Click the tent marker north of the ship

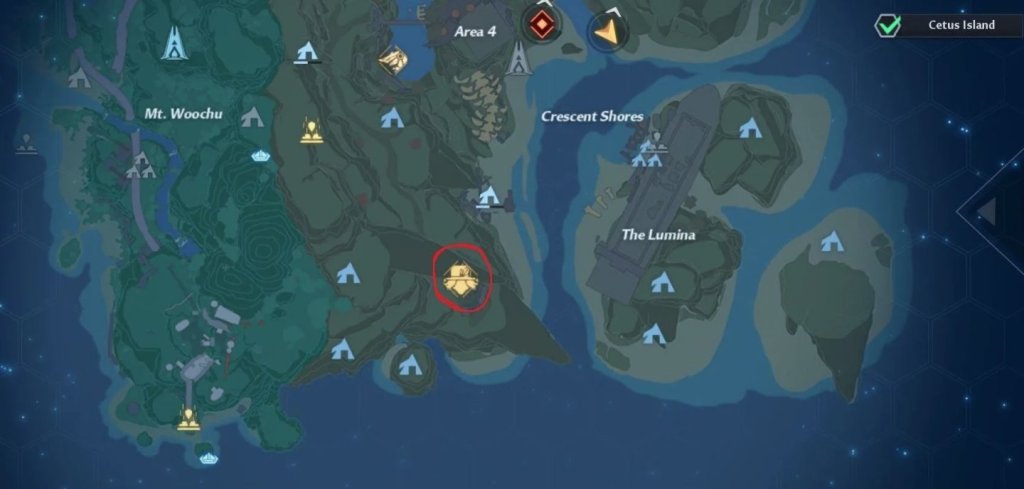[x=749, y=127]
